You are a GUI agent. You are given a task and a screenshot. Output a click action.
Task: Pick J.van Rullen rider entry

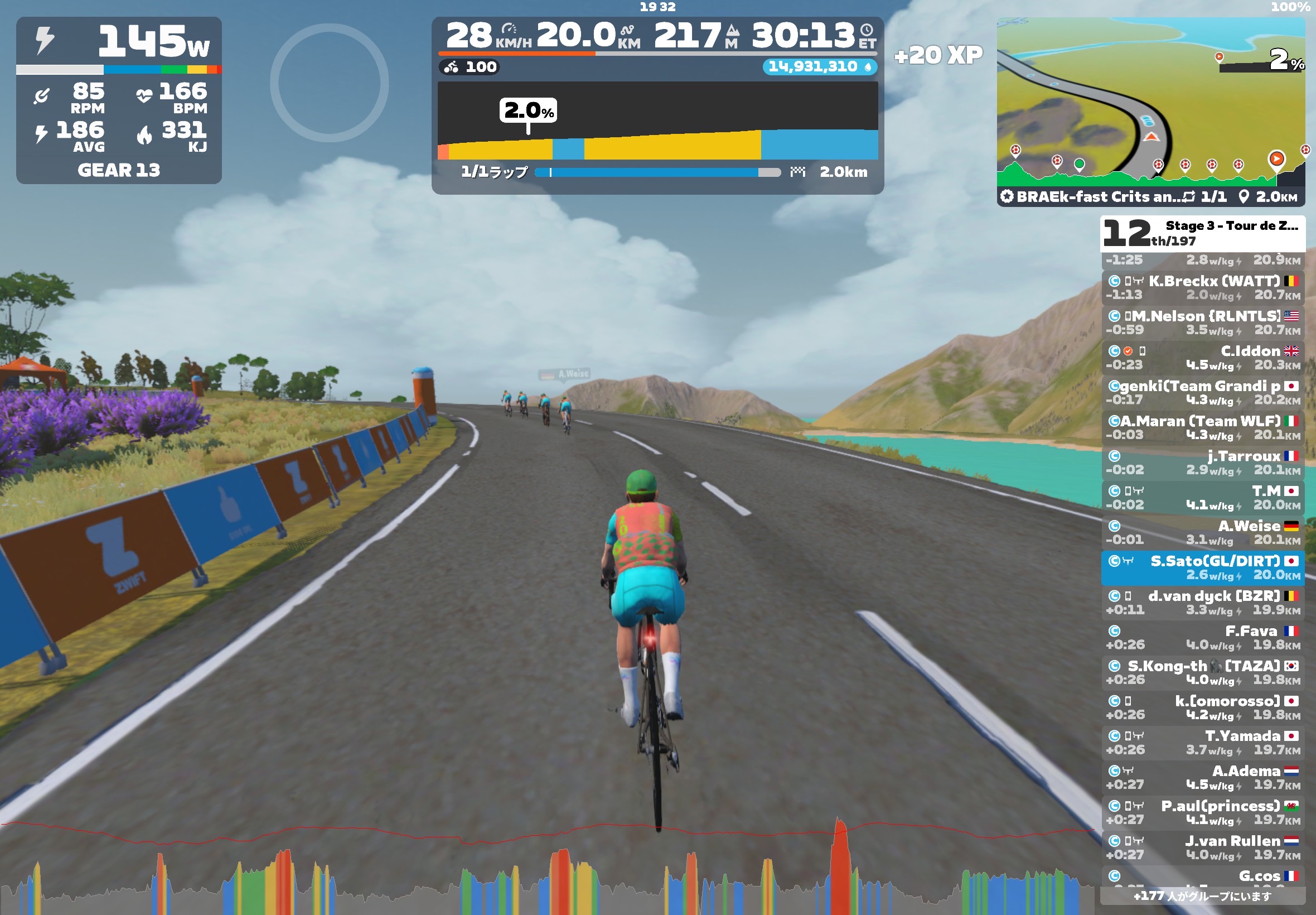coord(1203,847)
